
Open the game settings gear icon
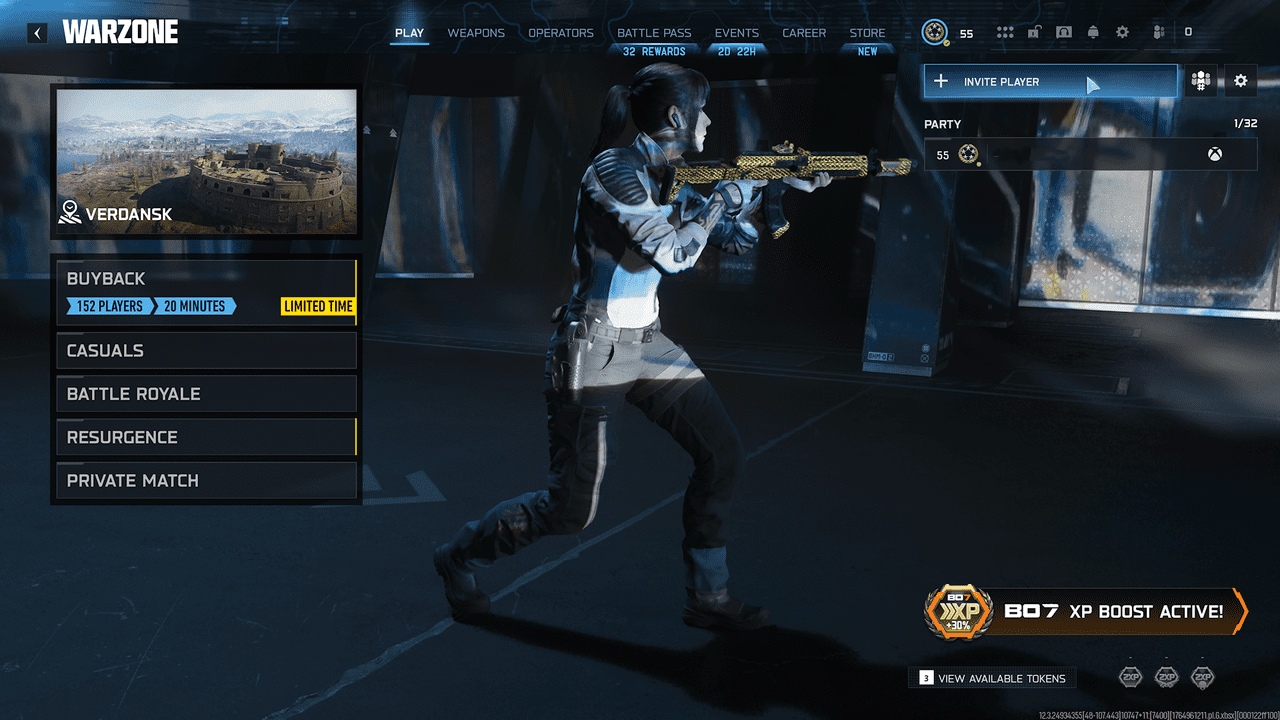pyautogui.click(x=1122, y=31)
